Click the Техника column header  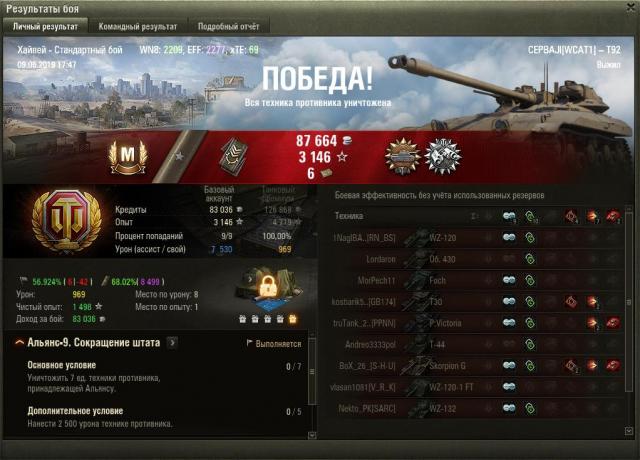[x=350, y=215]
